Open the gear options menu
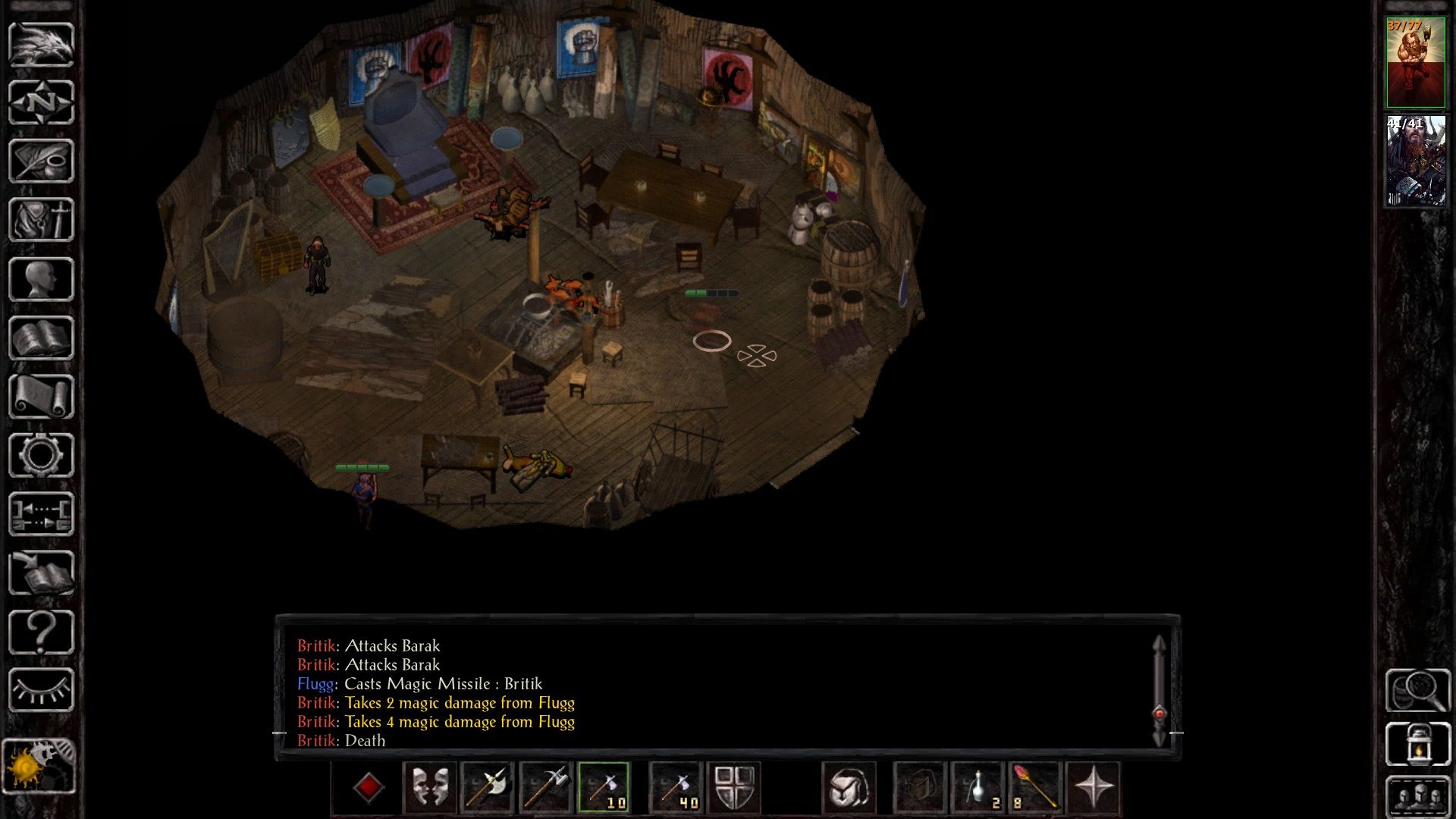1456x819 pixels. click(41, 455)
